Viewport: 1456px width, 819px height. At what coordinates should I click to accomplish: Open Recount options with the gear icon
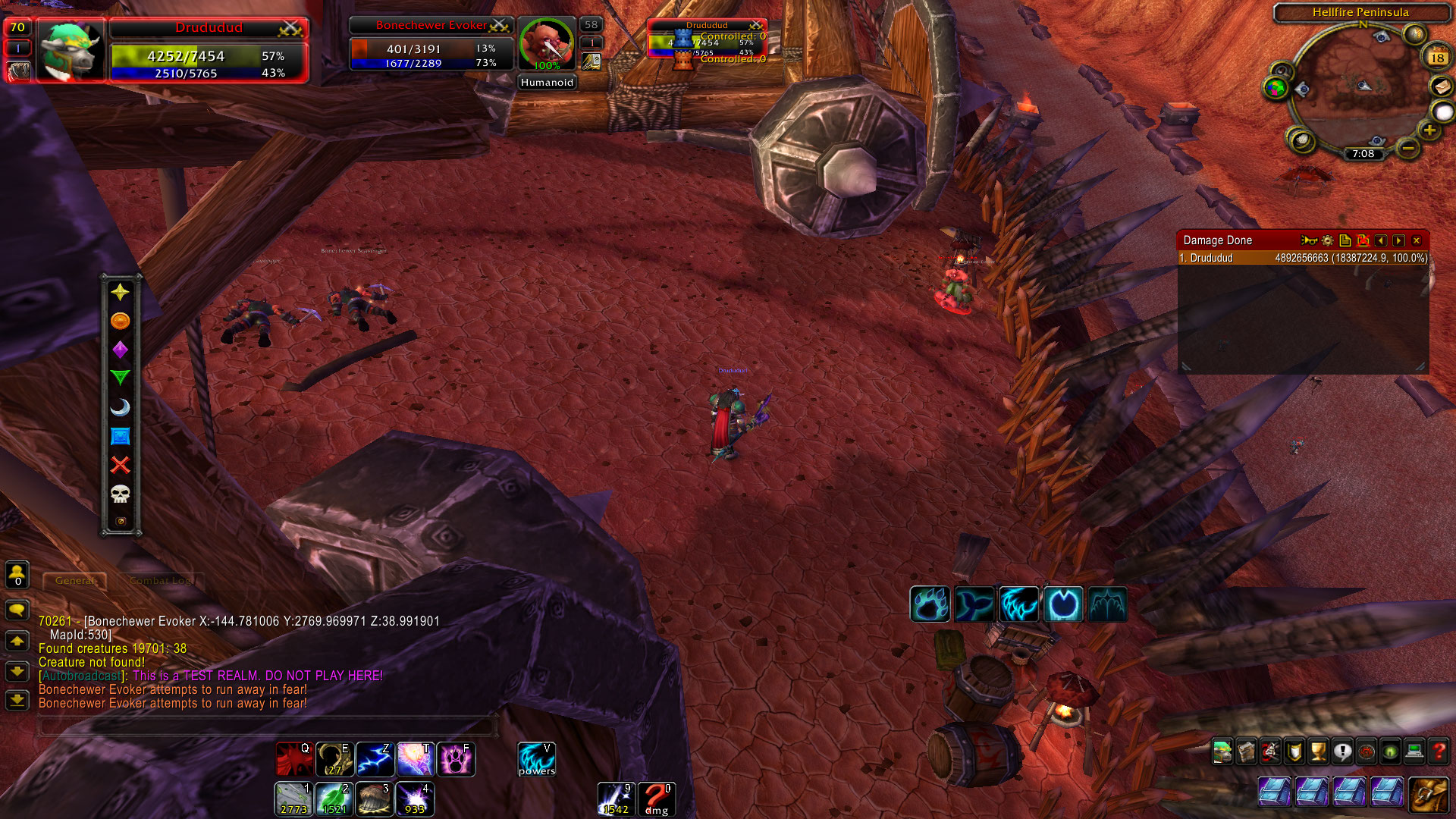pyautogui.click(x=1326, y=240)
